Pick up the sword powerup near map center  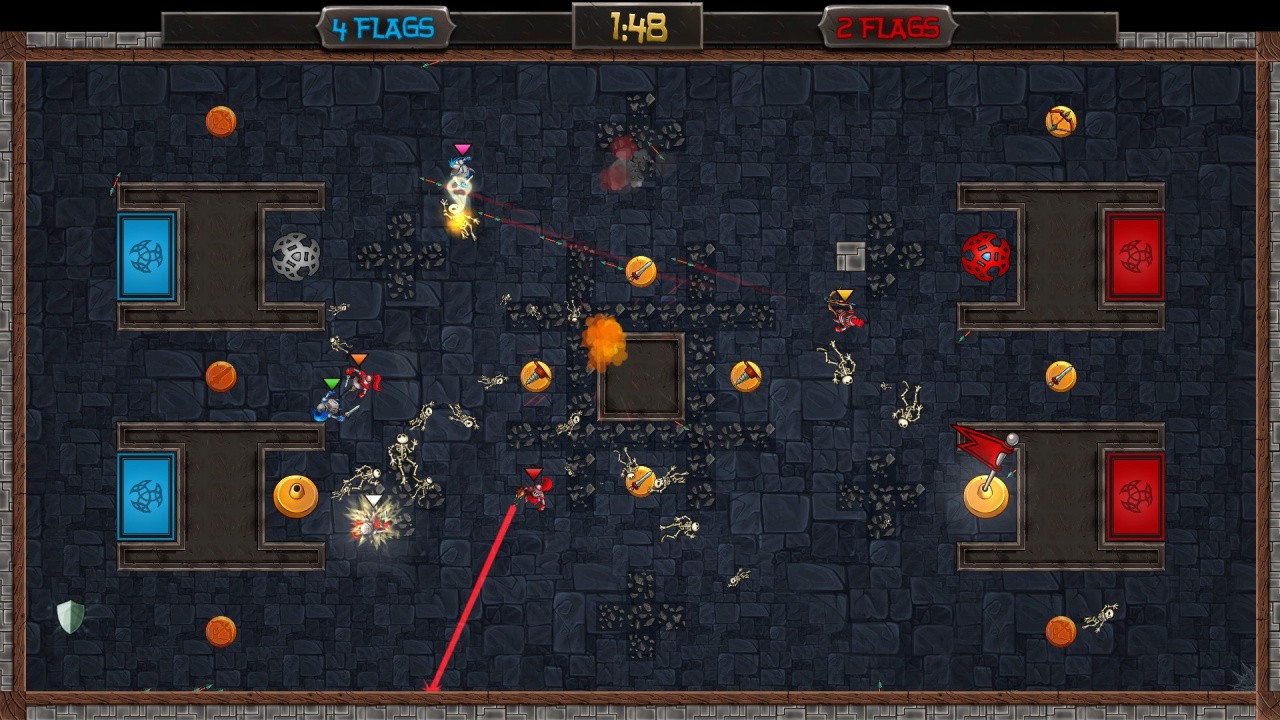[641, 270]
